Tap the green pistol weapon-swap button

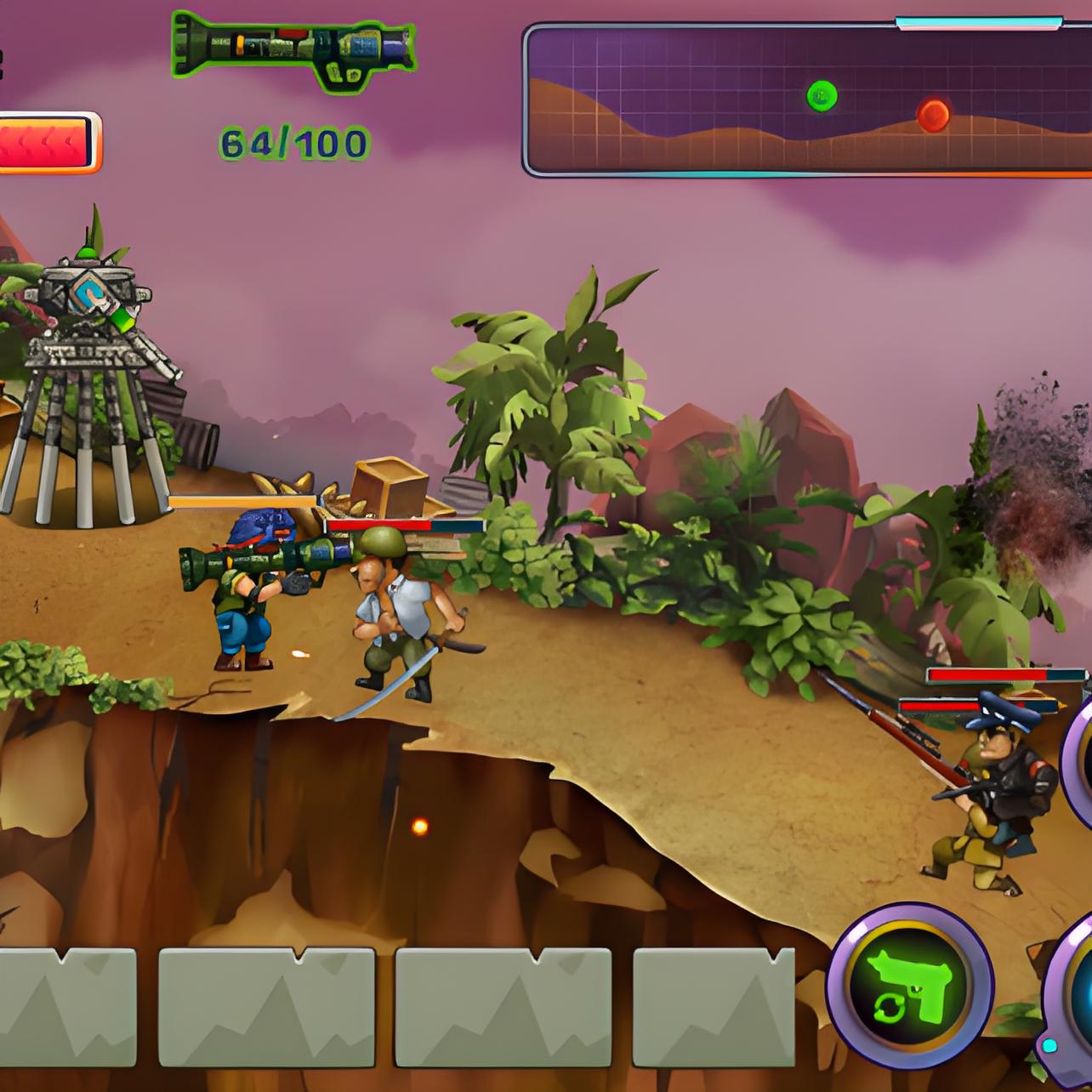coord(910,987)
